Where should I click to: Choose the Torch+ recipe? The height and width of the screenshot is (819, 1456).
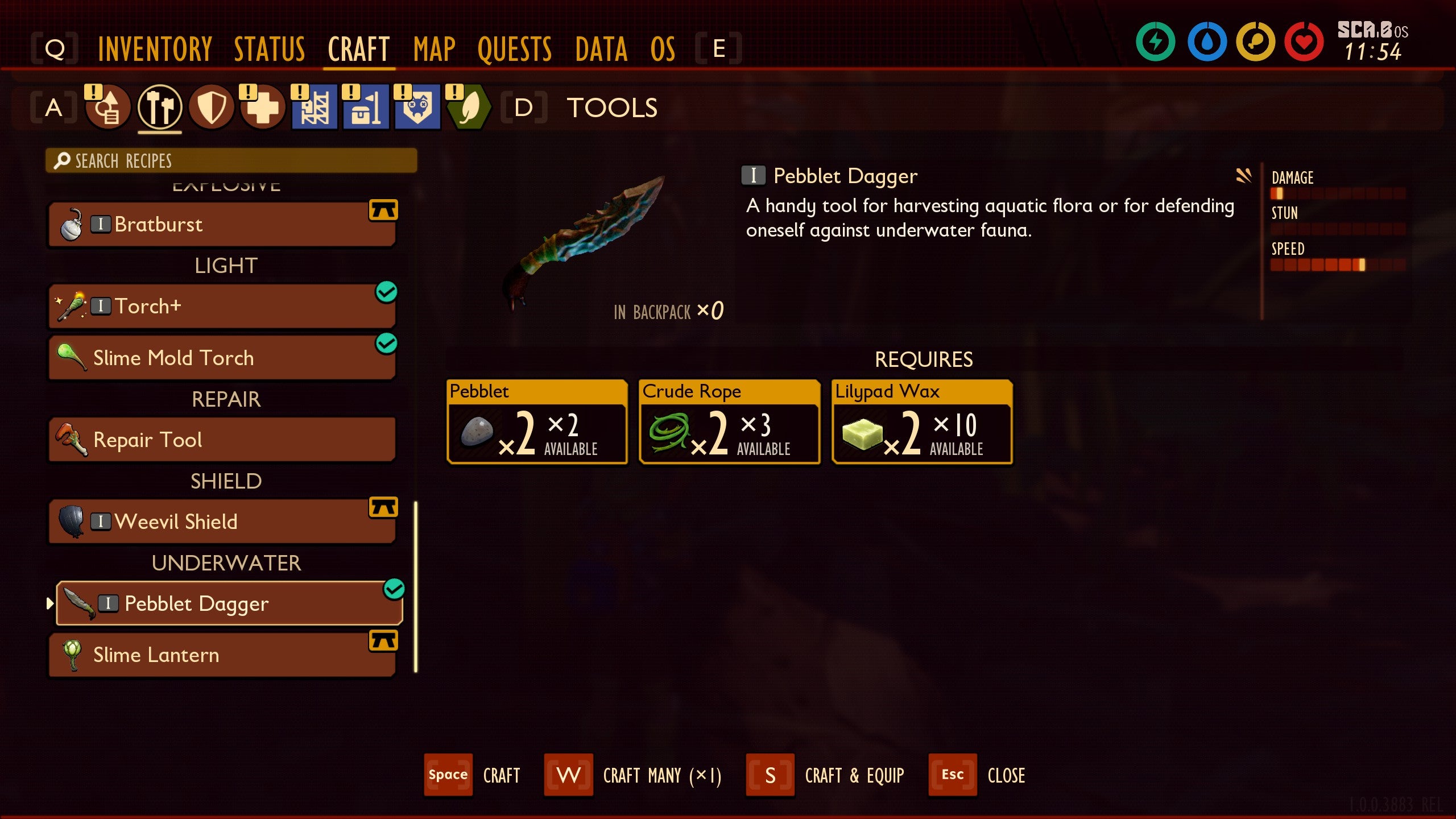point(222,307)
